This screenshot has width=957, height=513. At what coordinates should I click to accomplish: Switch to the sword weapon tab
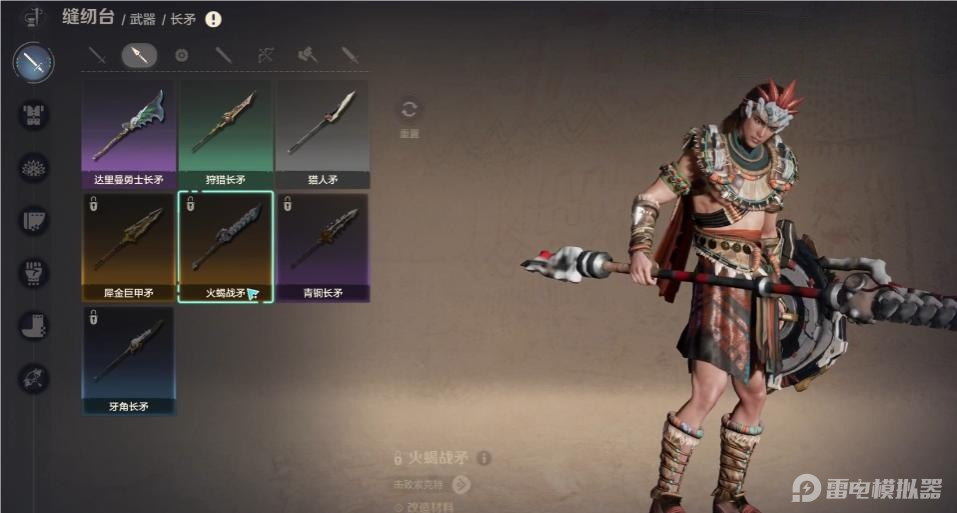97,56
